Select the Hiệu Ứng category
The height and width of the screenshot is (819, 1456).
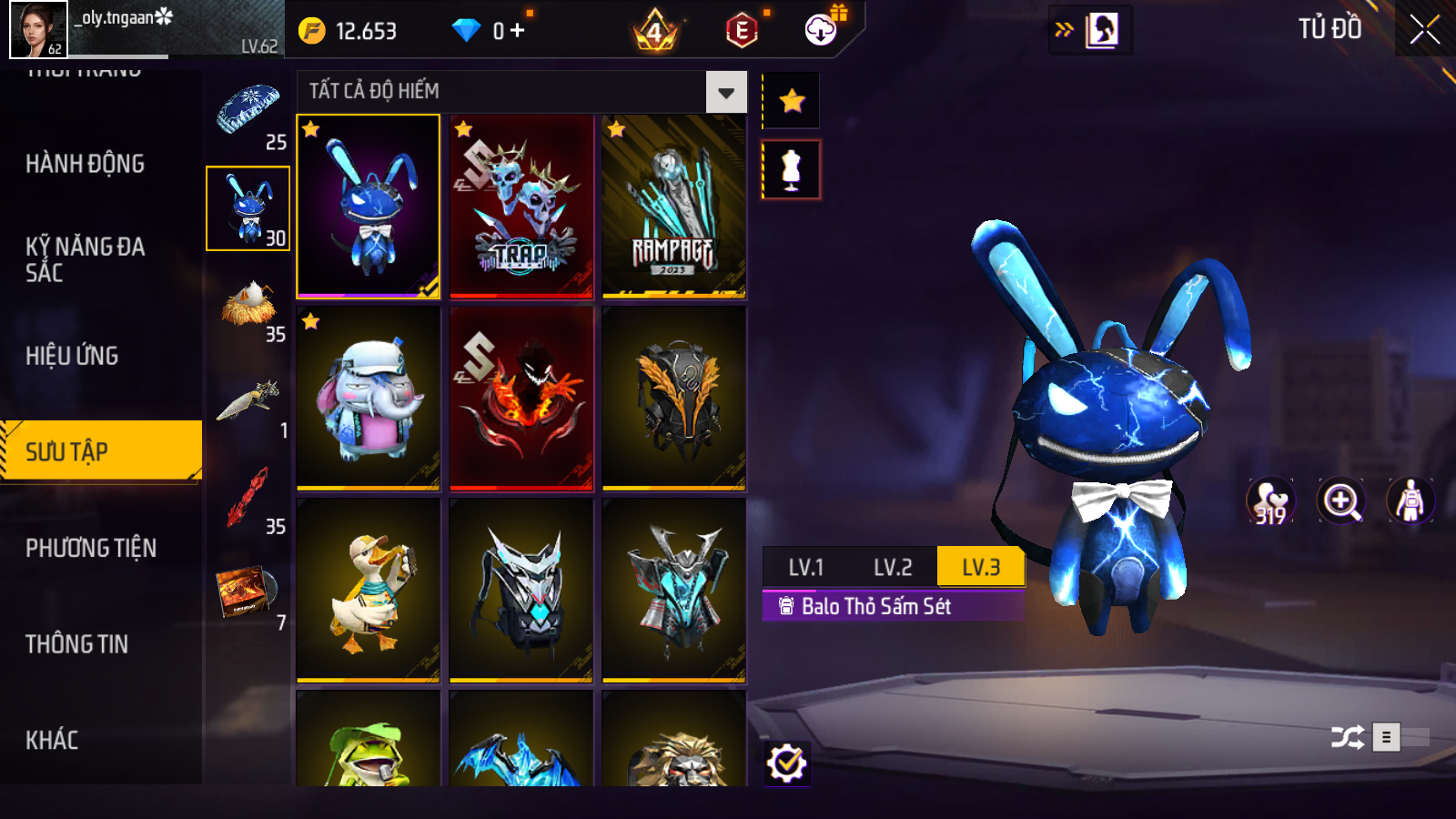[x=72, y=356]
